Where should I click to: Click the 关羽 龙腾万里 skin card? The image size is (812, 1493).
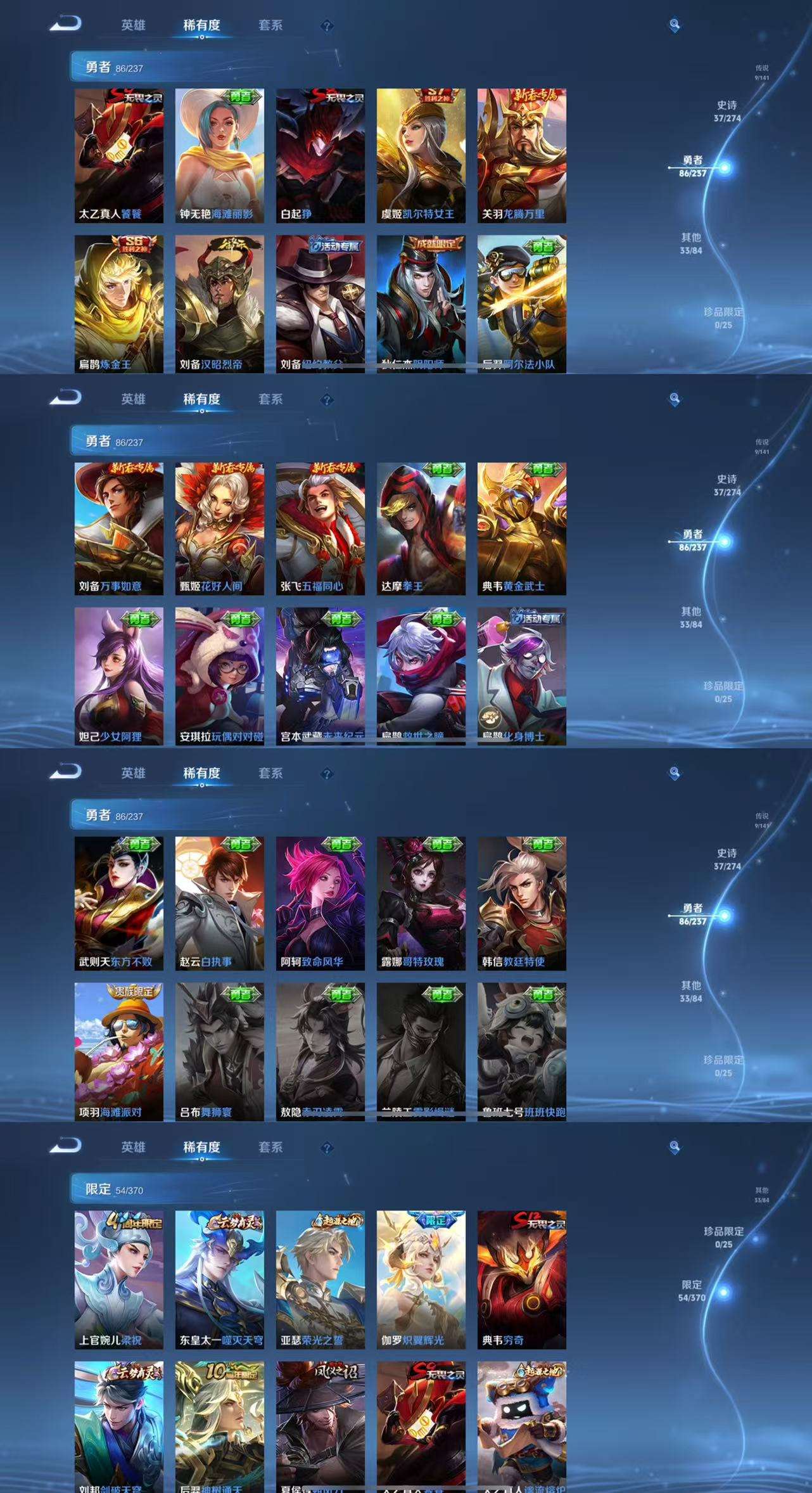[521, 155]
